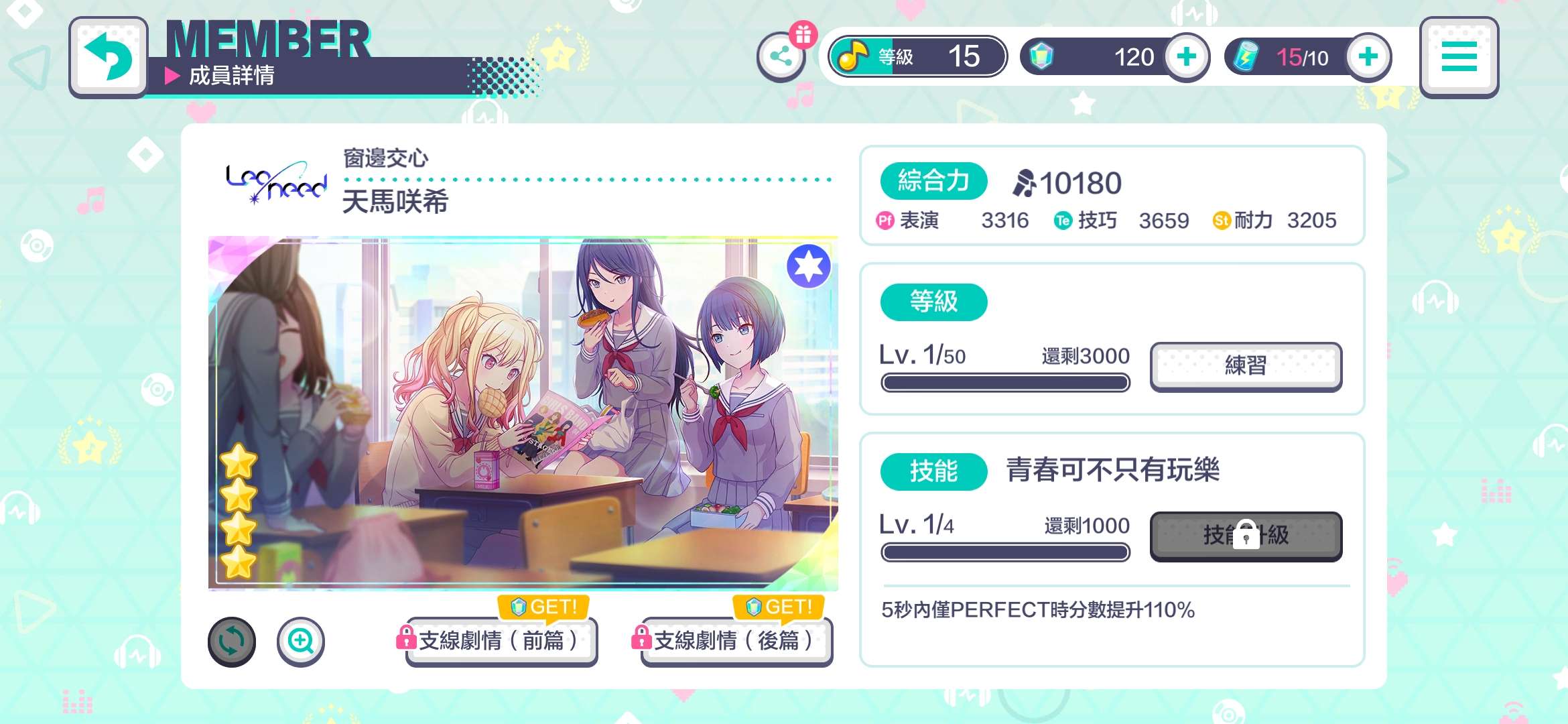The width and height of the screenshot is (1568, 724).
Task: Tap the magnifier zoom icon under the card
Action: tap(300, 641)
